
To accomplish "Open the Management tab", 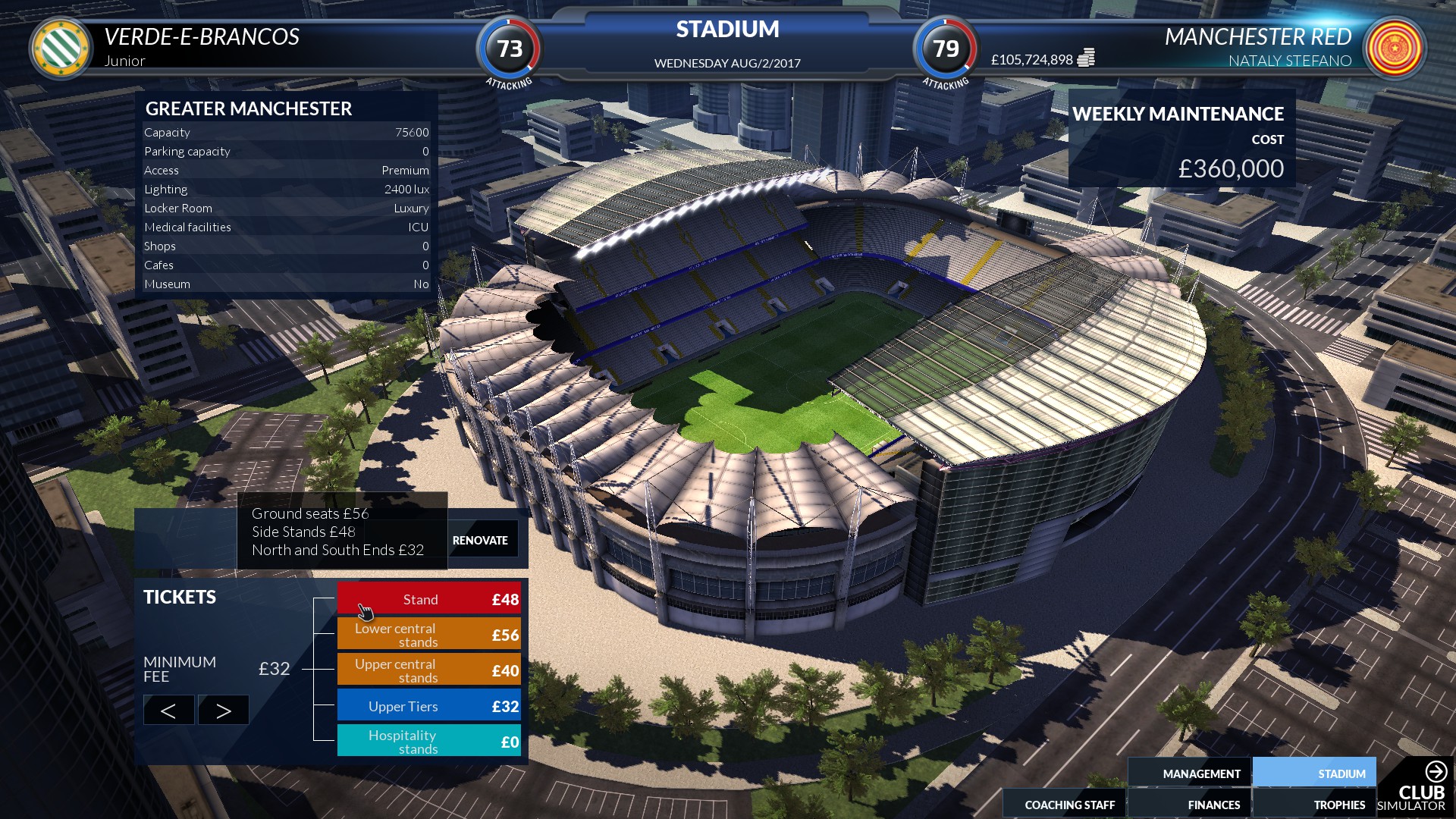I will coord(1201,773).
